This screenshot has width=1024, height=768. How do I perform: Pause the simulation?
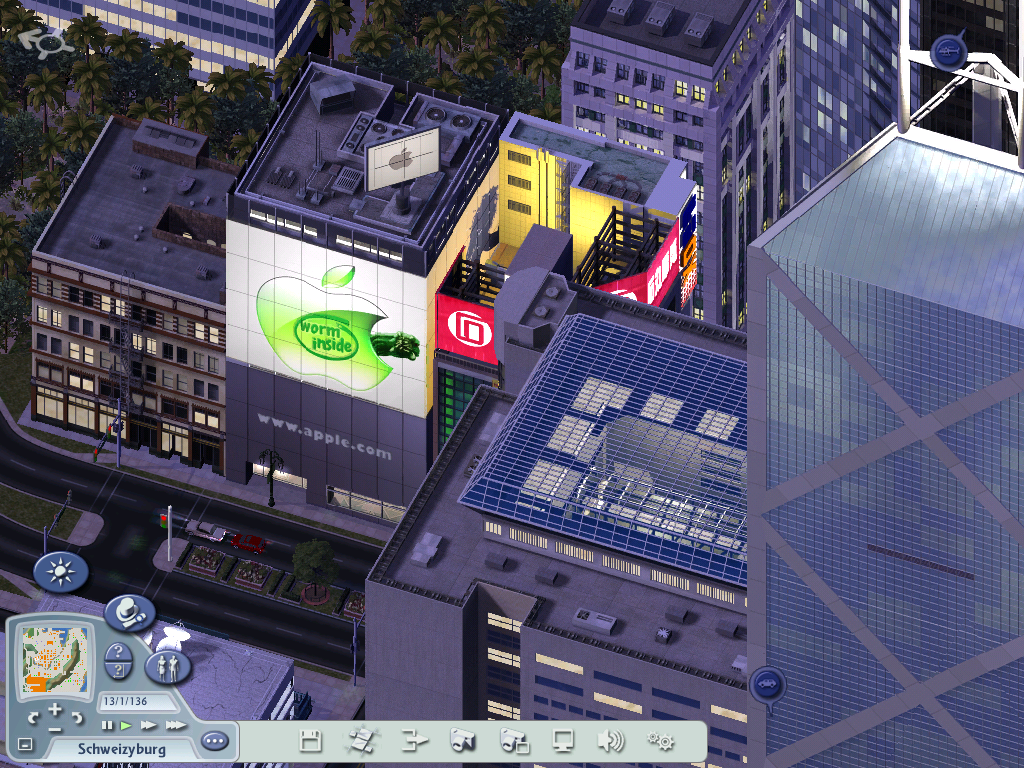108,725
